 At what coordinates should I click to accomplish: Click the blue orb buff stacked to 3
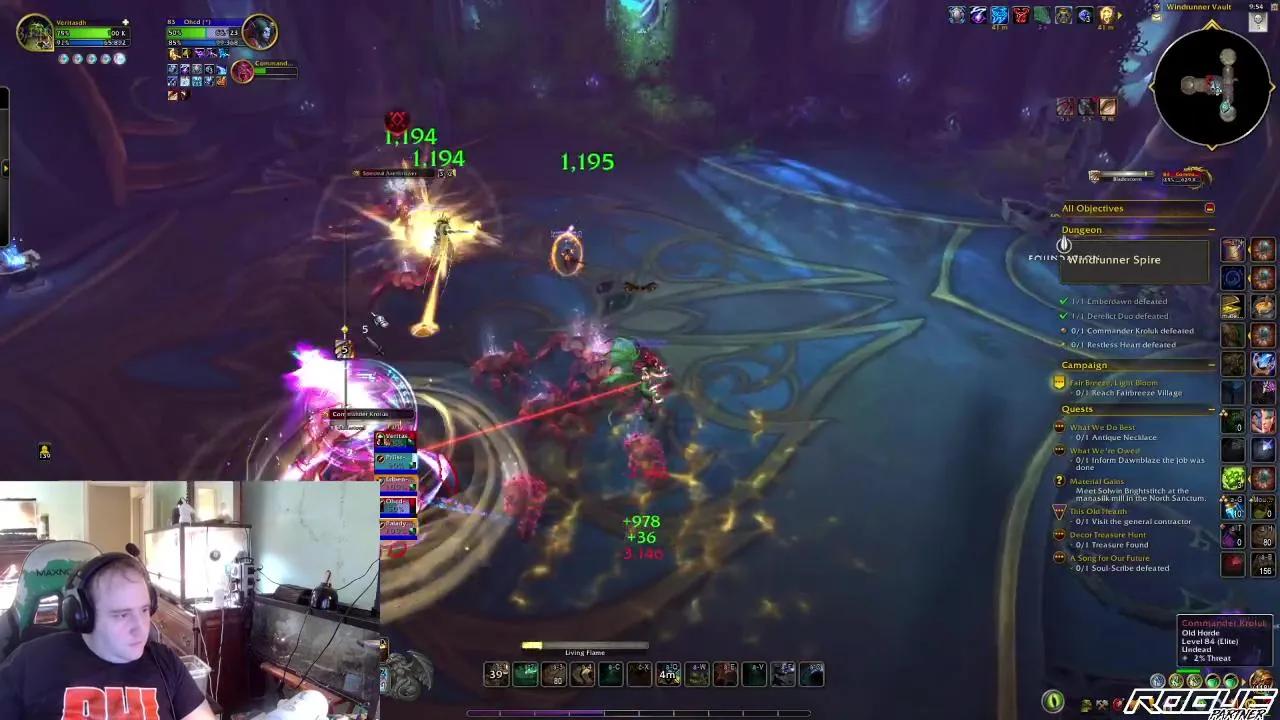1085,15
